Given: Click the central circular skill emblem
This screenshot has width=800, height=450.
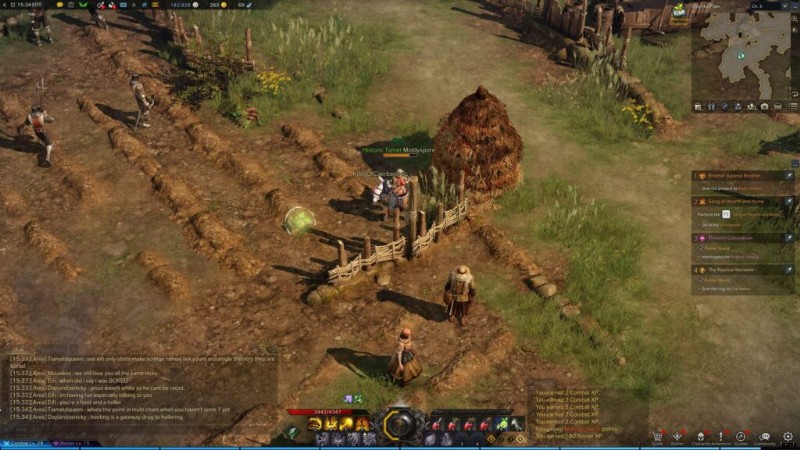Looking at the screenshot, I should point(400,425).
